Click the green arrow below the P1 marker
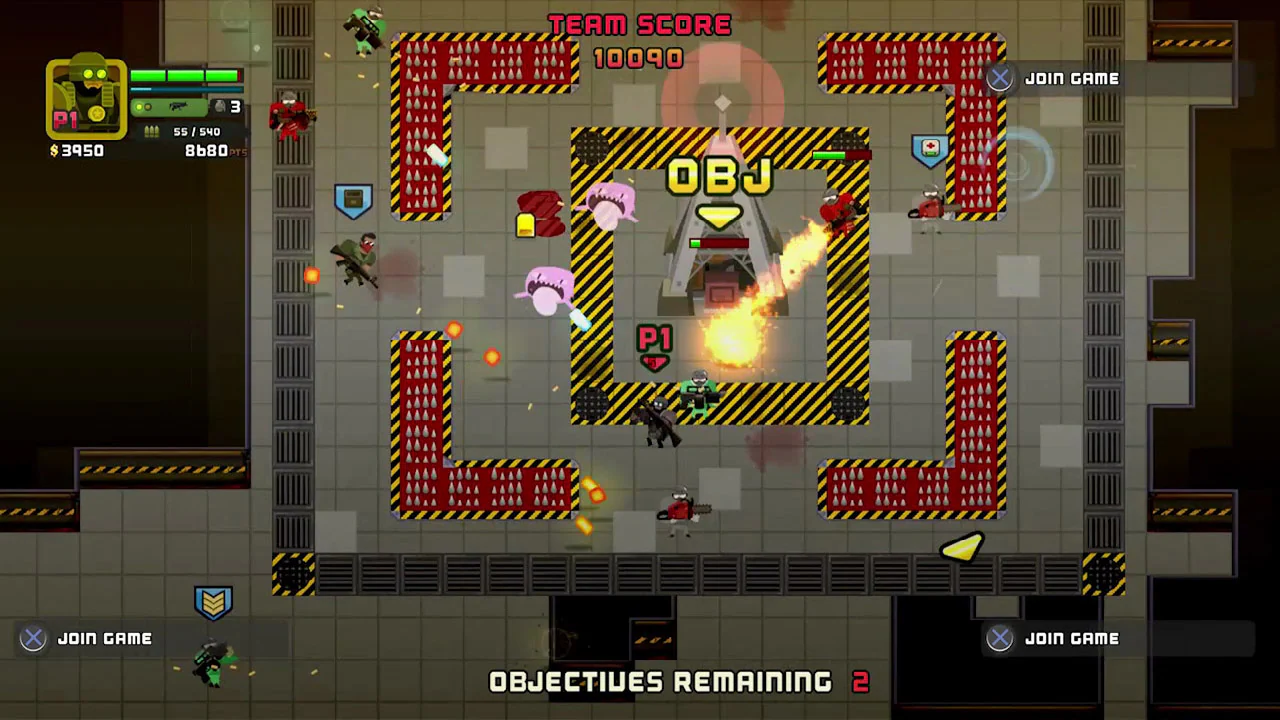Viewport: 1280px width, 720px height. 655,363
